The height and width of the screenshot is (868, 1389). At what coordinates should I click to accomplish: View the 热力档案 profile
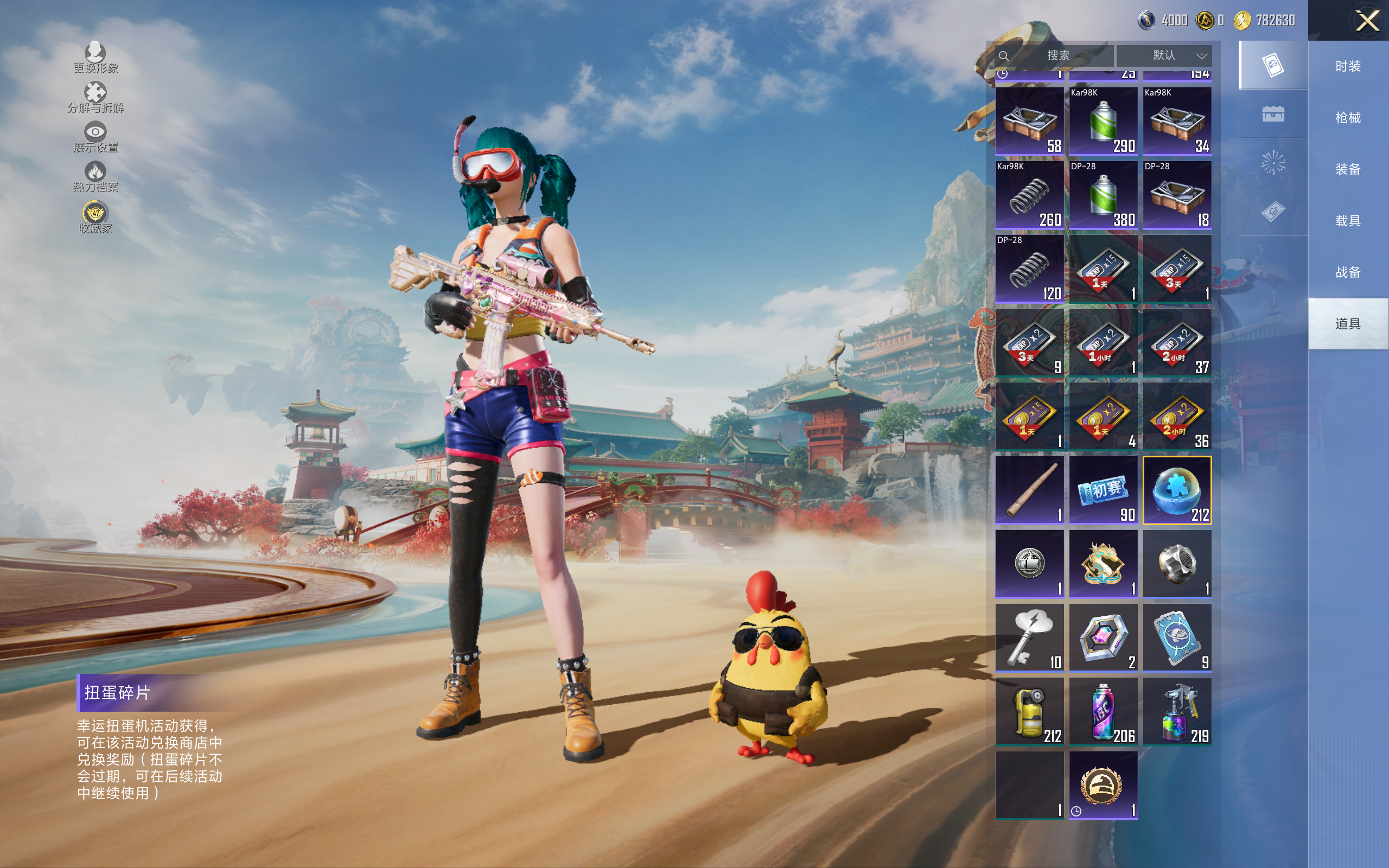click(x=95, y=177)
